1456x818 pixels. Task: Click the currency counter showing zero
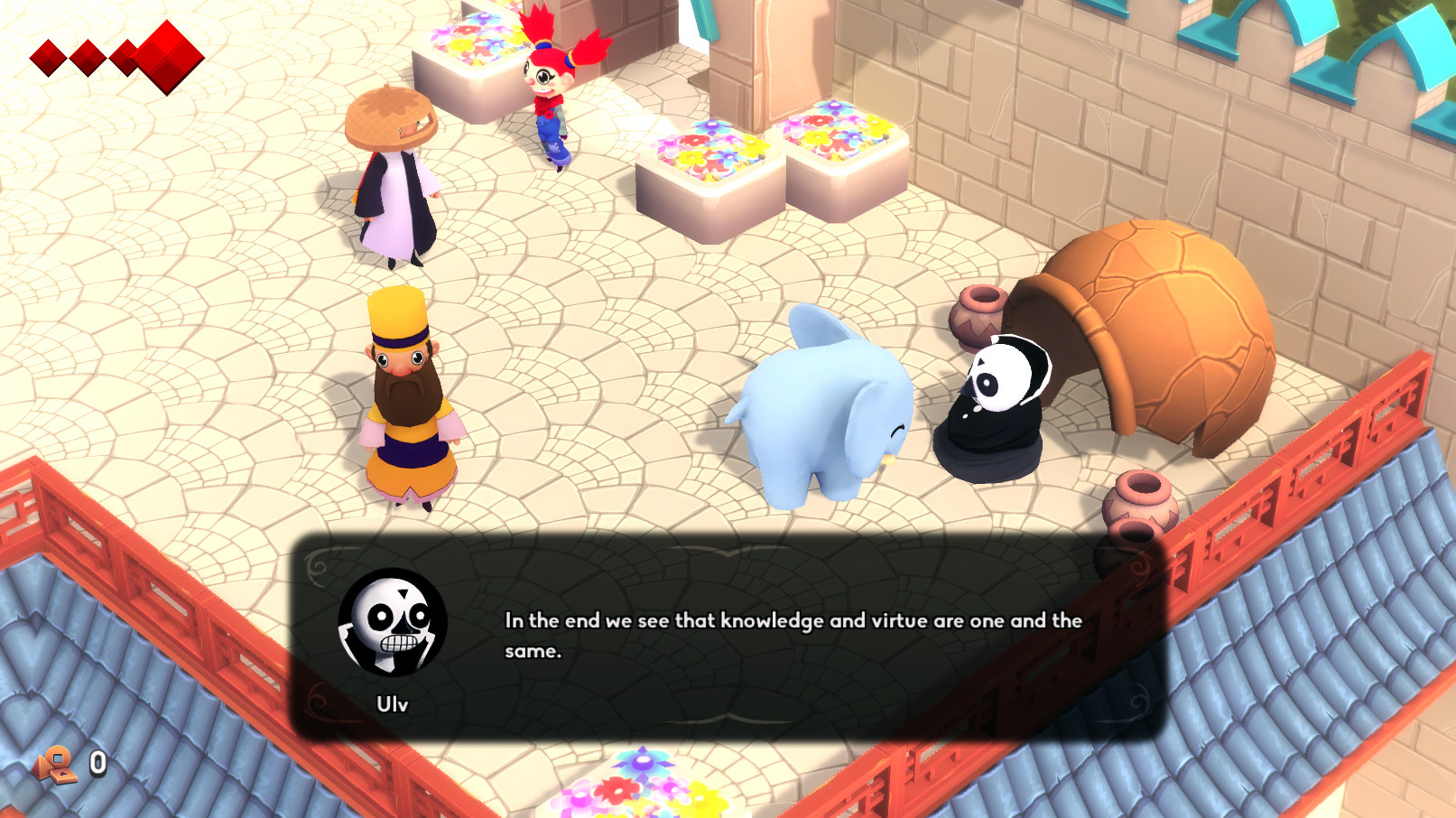click(x=97, y=763)
